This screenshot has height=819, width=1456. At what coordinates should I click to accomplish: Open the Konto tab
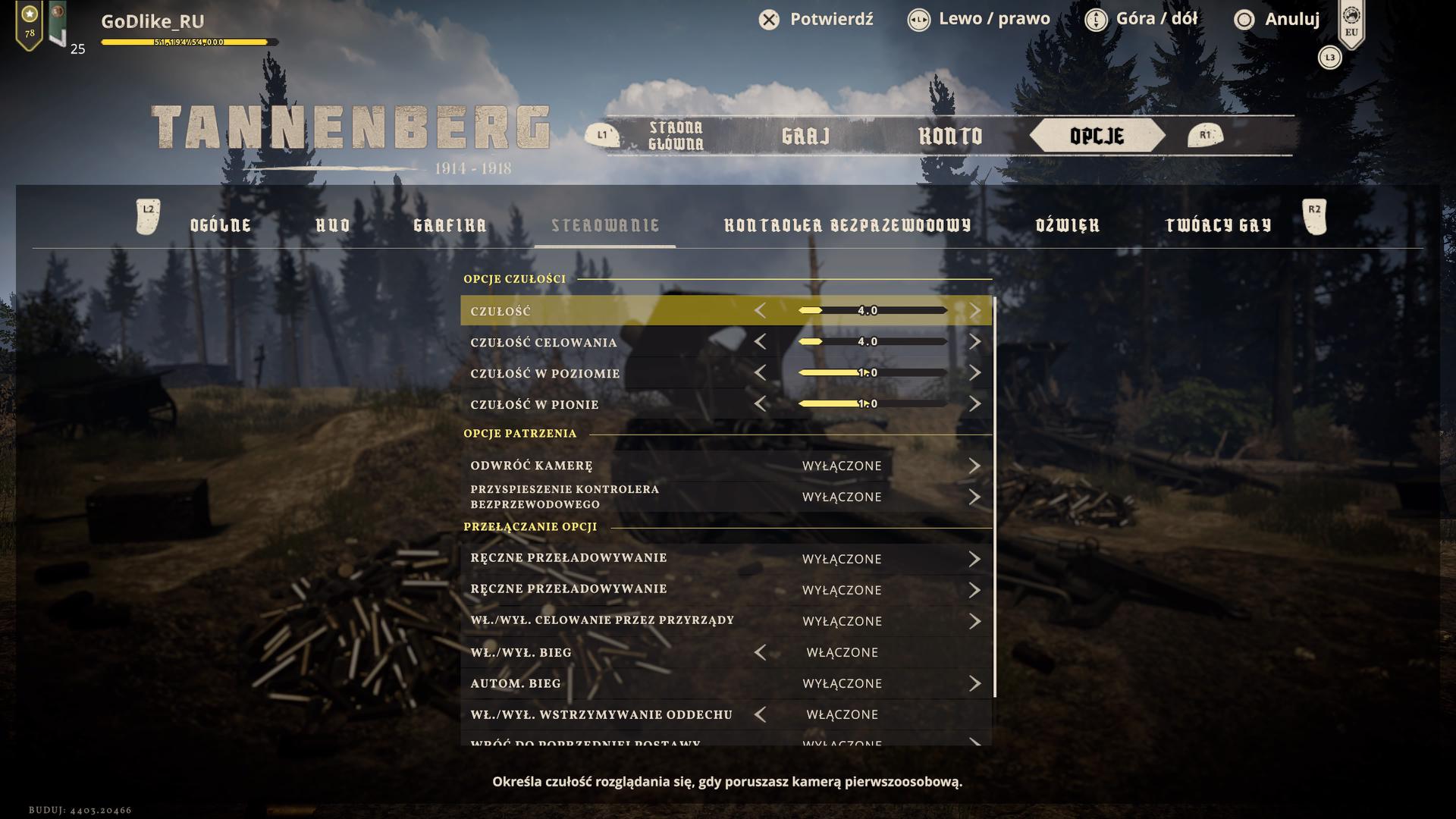point(950,136)
